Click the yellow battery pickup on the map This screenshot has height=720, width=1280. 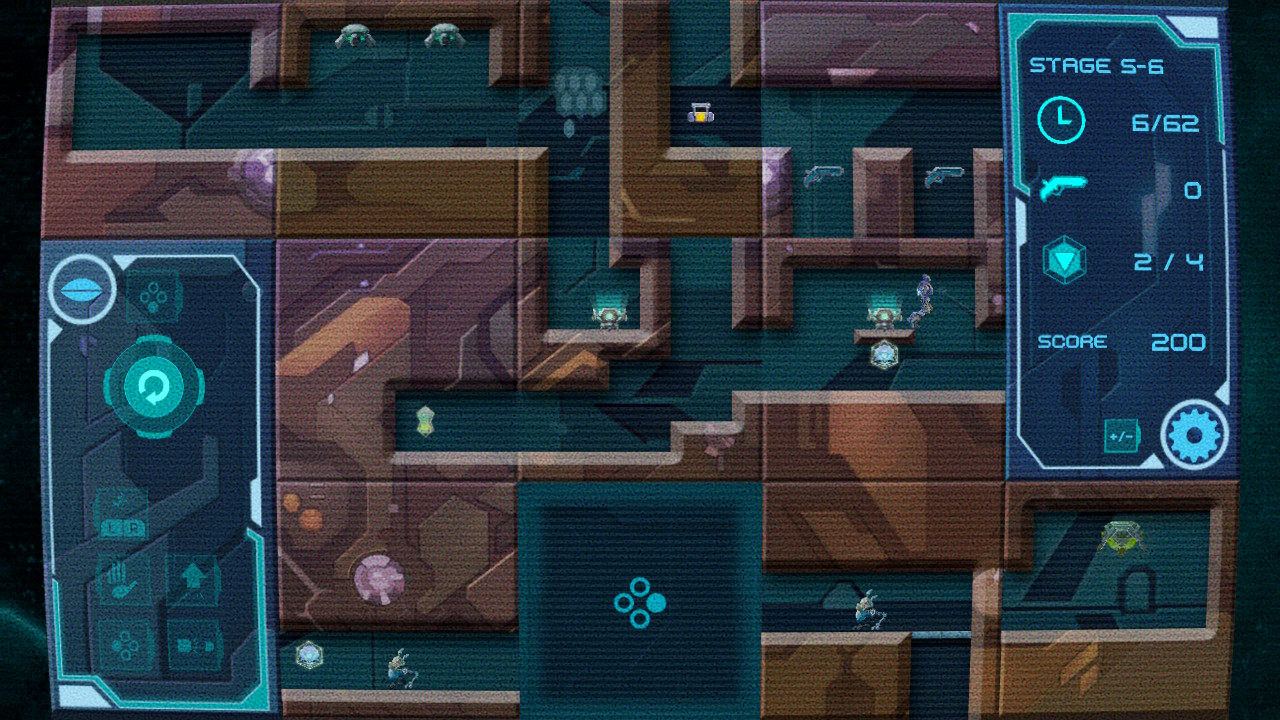click(700, 114)
